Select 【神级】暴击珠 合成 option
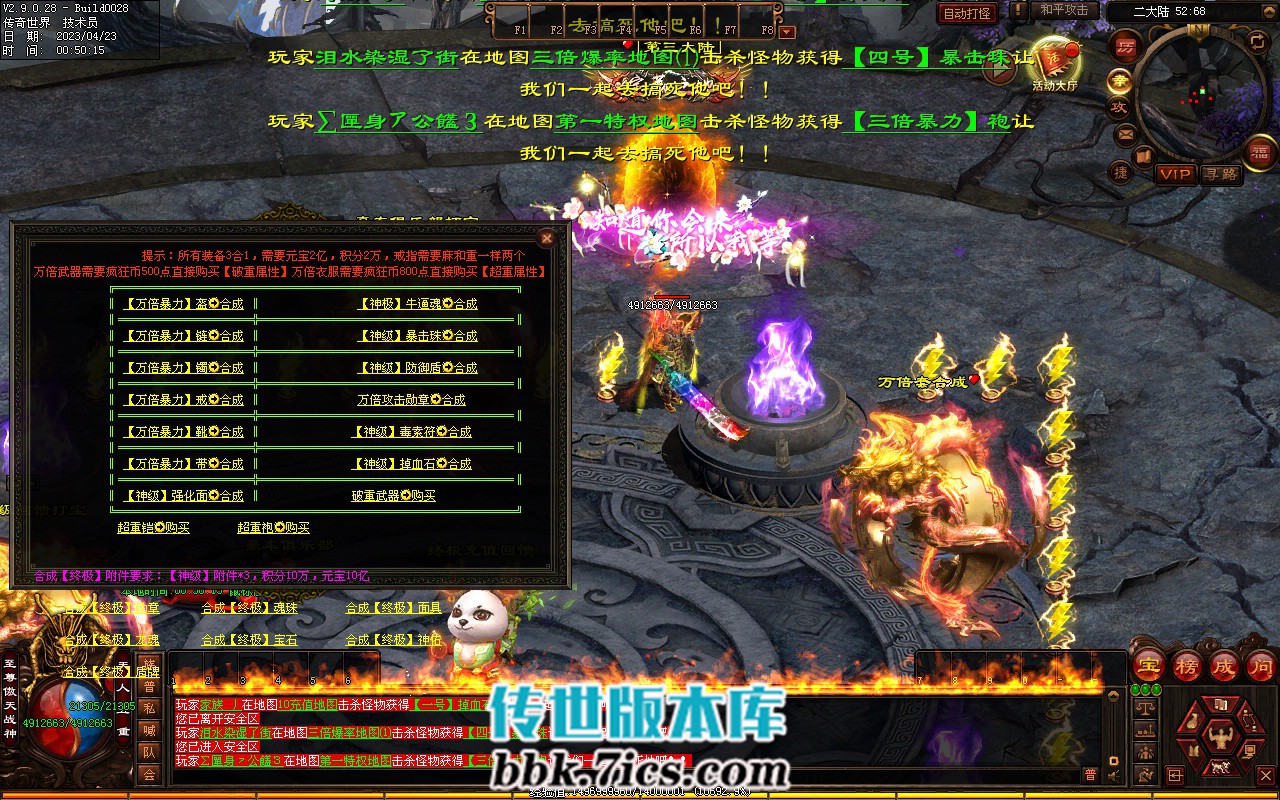This screenshot has width=1280, height=800. tap(418, 336)
